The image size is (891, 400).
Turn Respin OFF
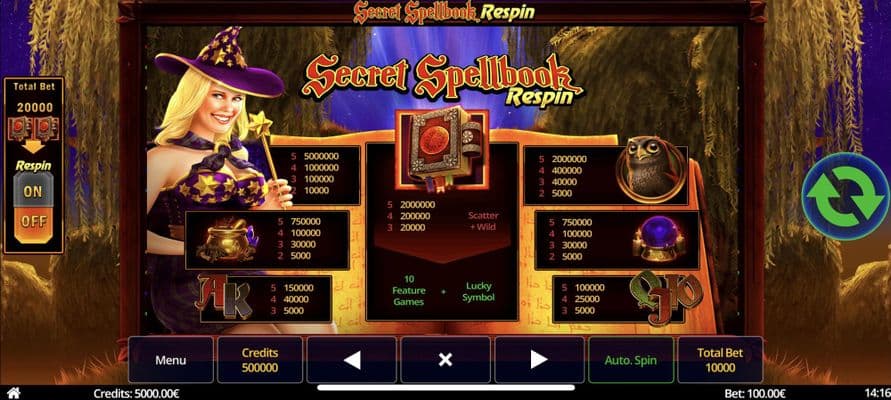click(x=33, y=221)
